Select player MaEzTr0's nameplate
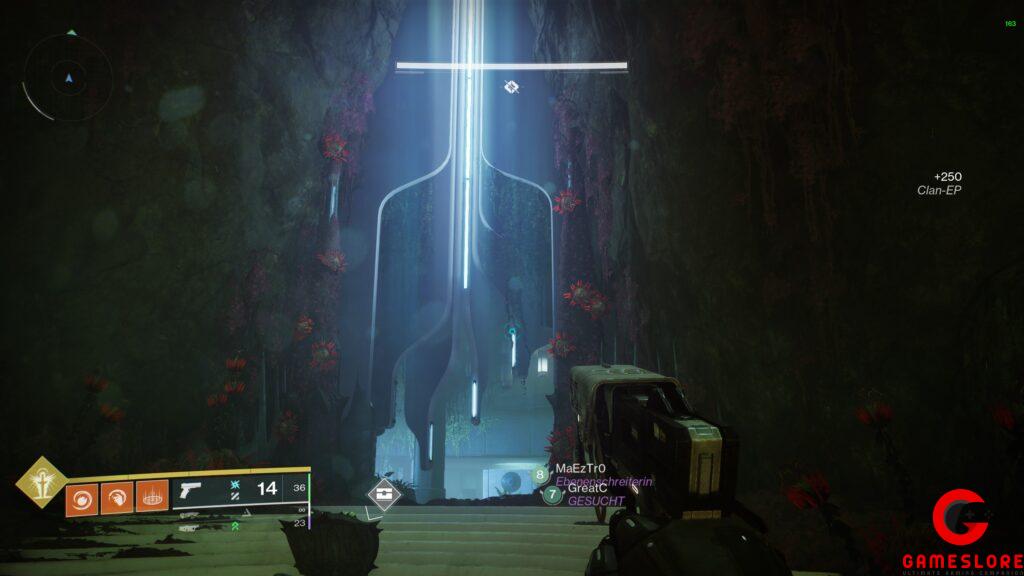This screenshot has width=1024, height=576. click(580, 468)
